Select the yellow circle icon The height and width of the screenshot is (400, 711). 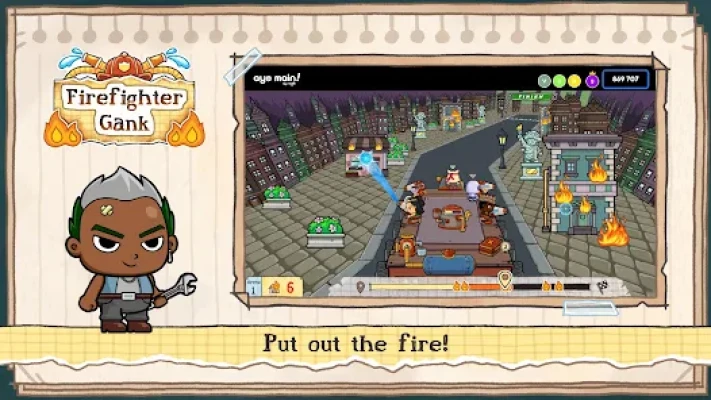pyautogui.click(x=575, y=79)
